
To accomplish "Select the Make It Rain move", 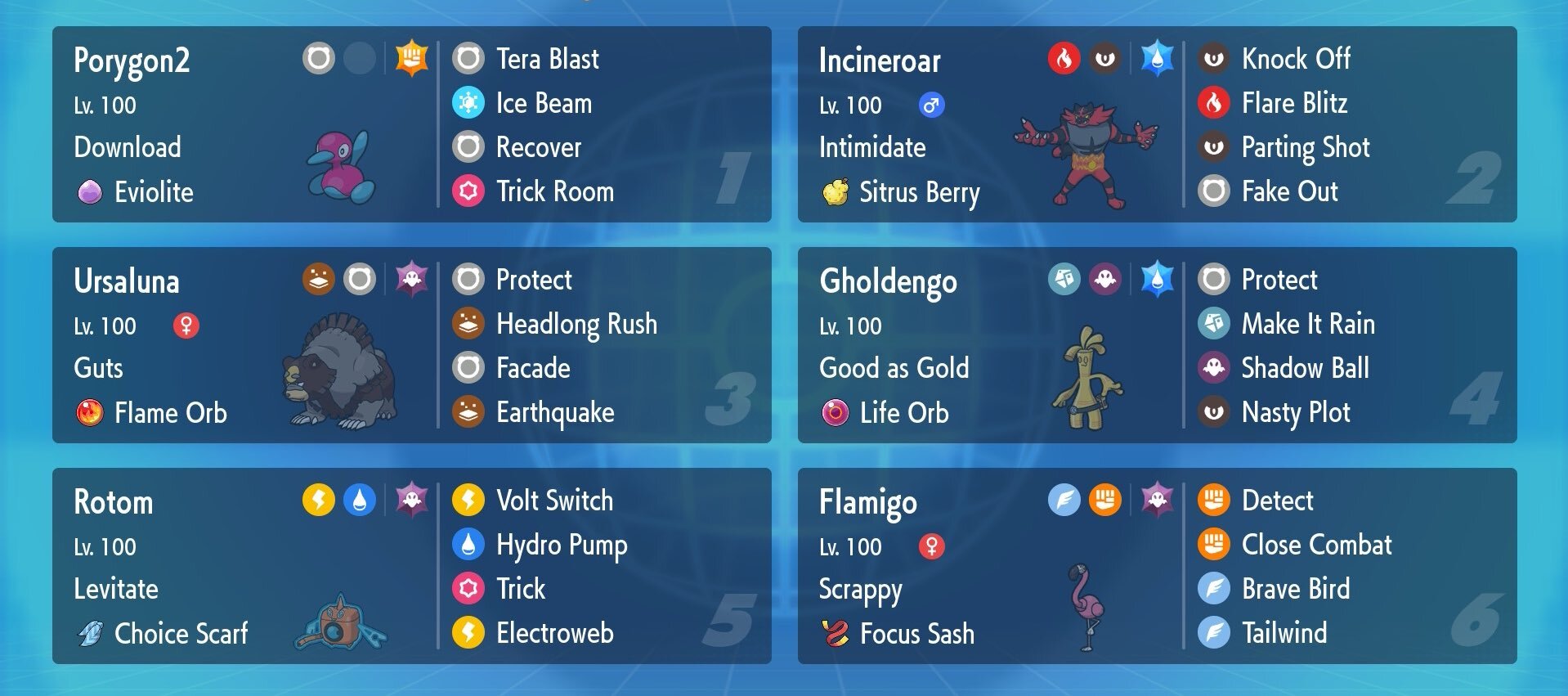I will pyautogui.click(x=1307, y=324).
